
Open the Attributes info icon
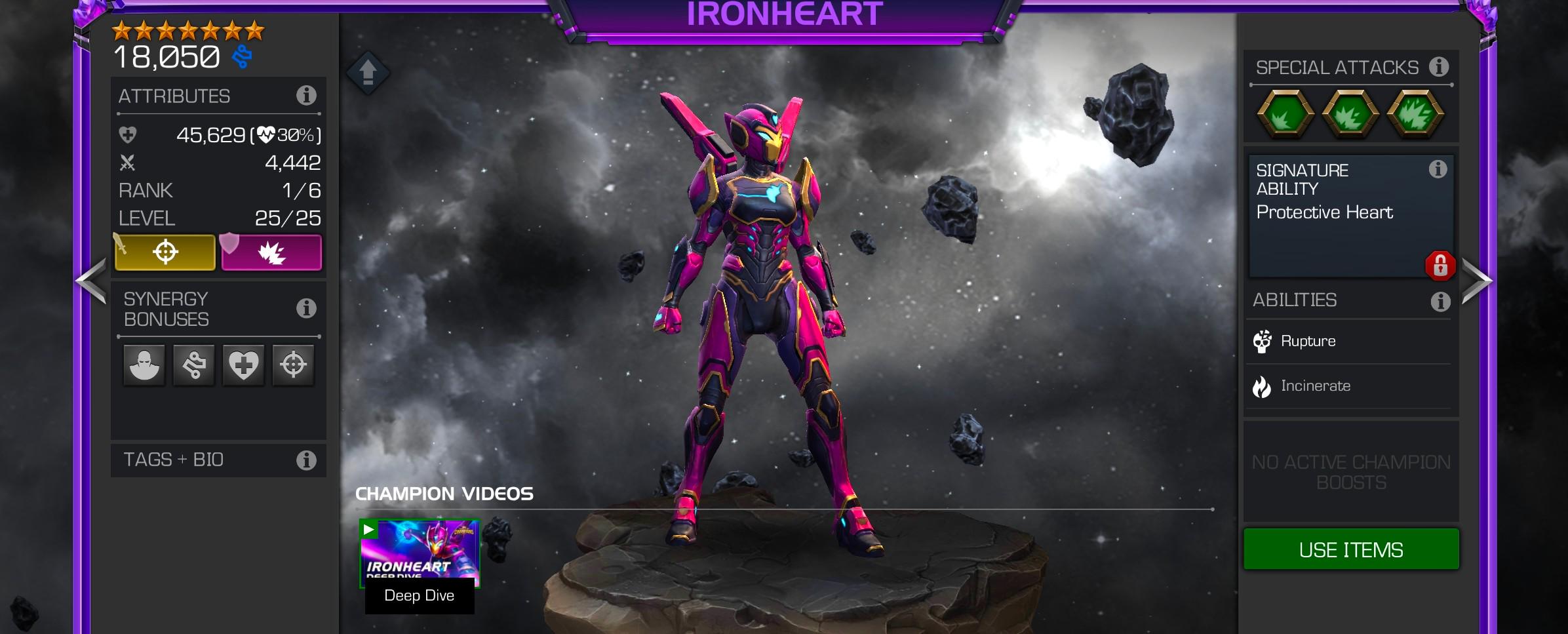click(305, 96)
